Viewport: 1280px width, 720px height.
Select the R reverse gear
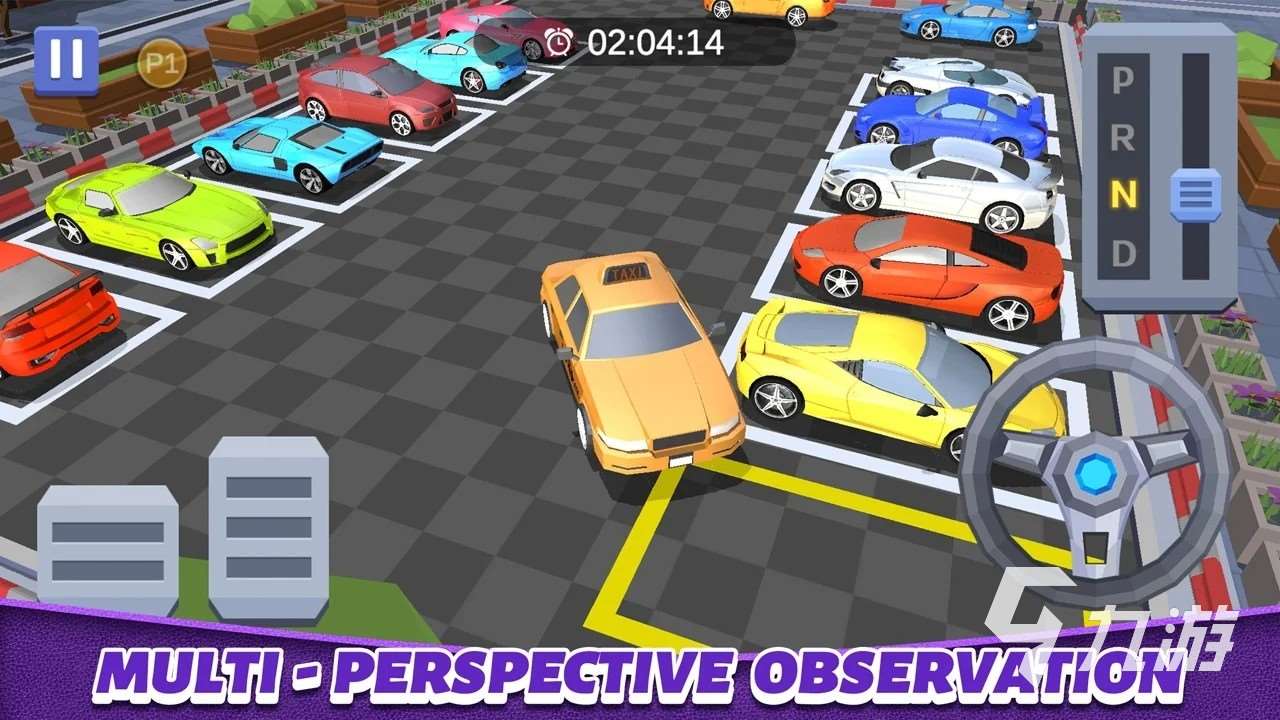[x=1123, y=137]
